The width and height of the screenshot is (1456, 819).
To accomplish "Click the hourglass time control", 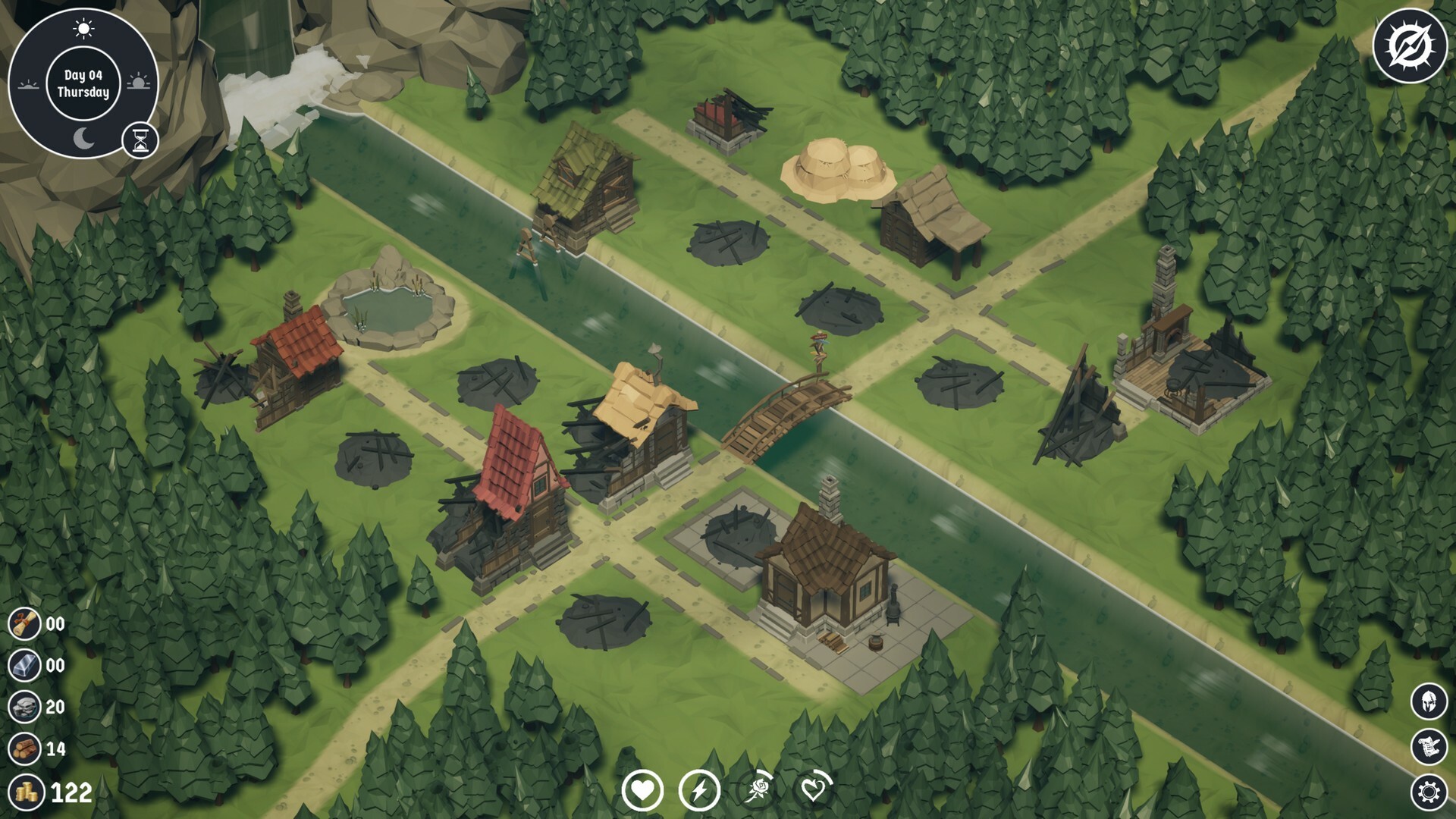I will click(x=139, y=139).
